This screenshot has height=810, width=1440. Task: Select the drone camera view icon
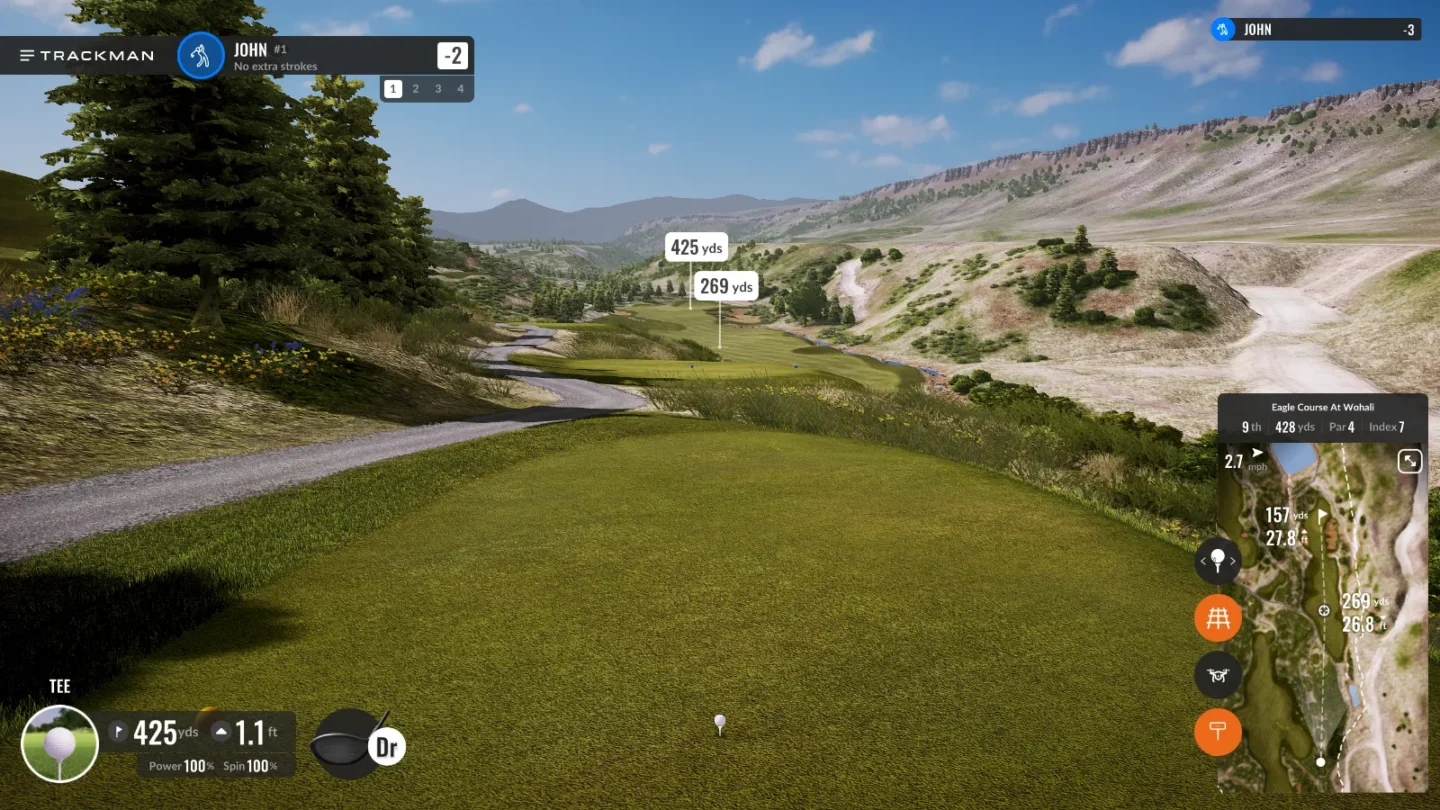click(x=1217, y=675)
